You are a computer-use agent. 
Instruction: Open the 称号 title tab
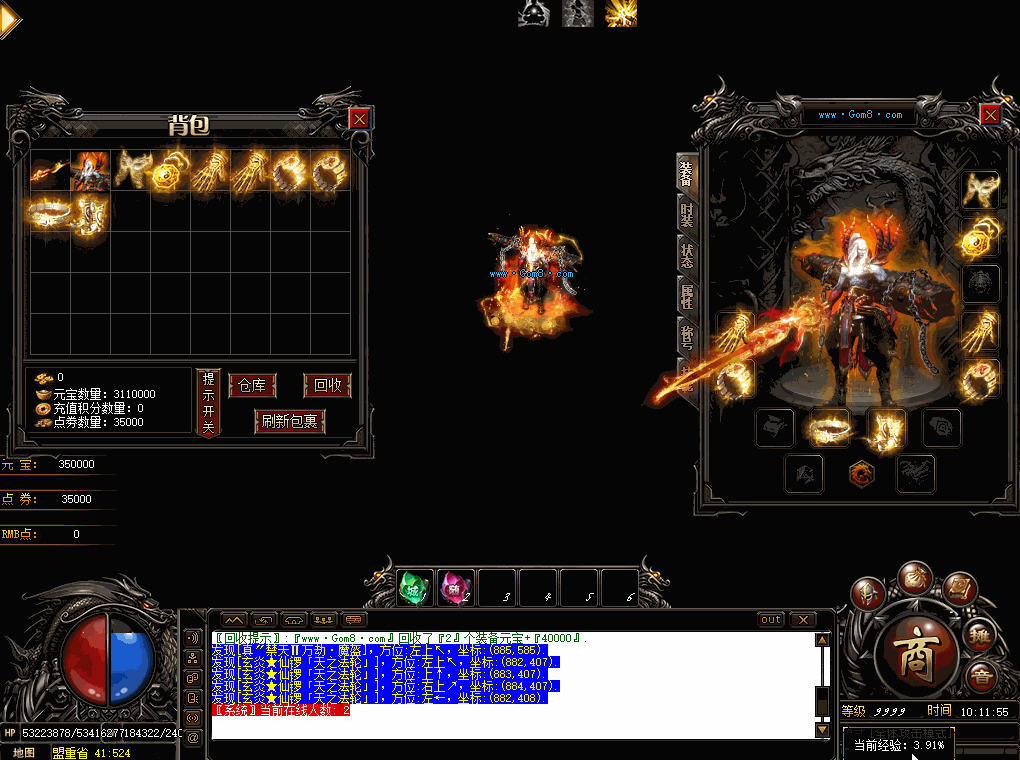pyautogui.click(x=686, y=337)
